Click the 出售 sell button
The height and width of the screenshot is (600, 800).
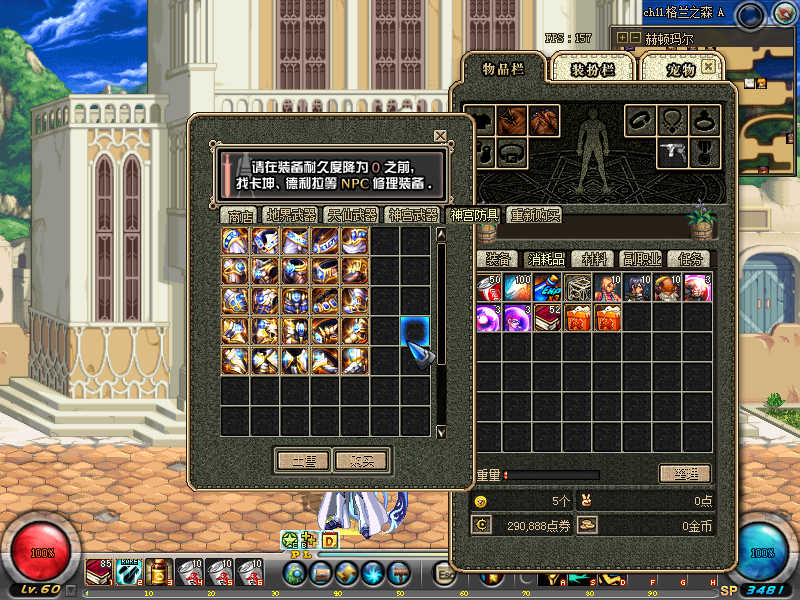point(303,460)
